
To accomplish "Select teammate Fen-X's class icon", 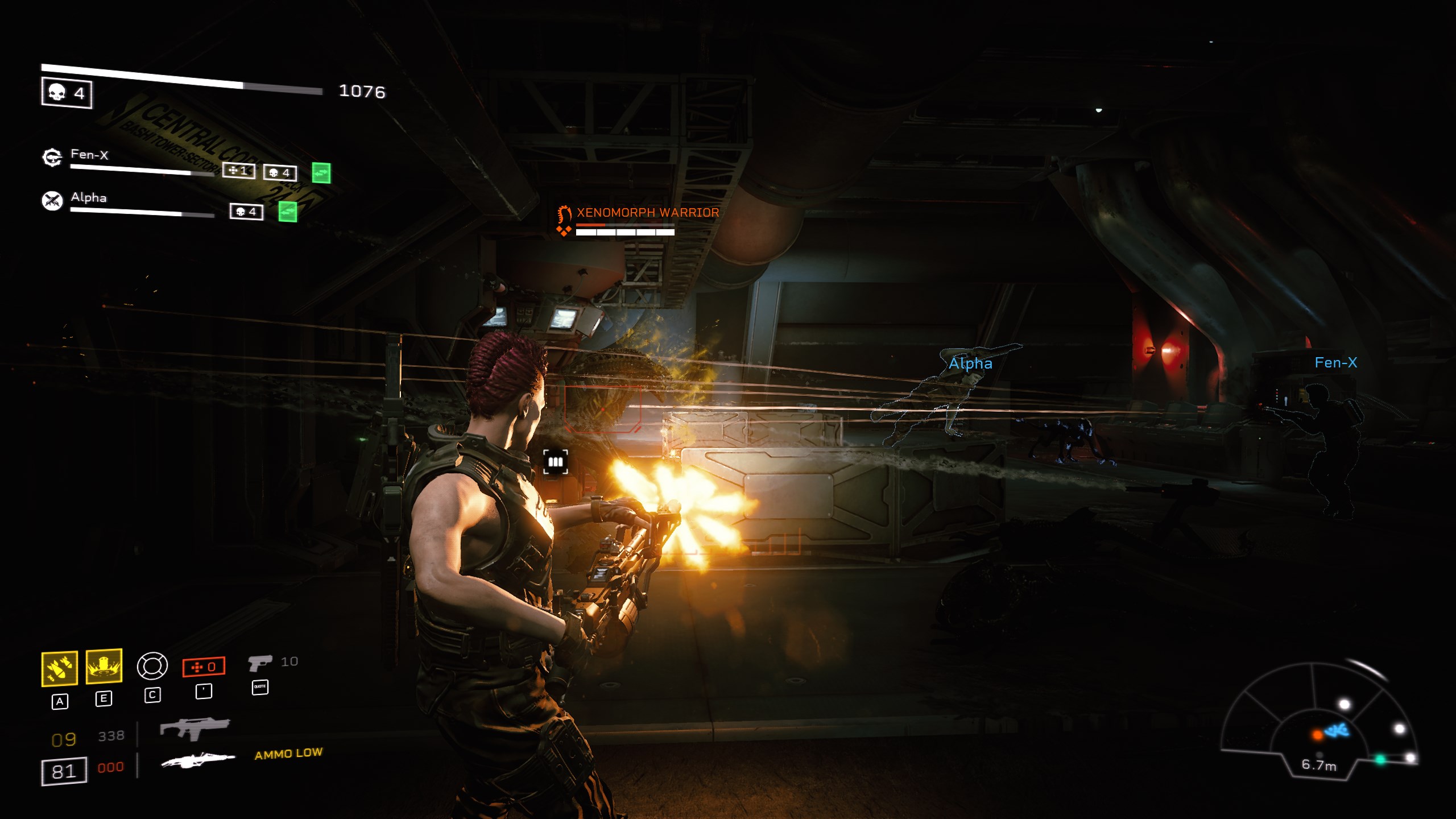I will 52,157.
